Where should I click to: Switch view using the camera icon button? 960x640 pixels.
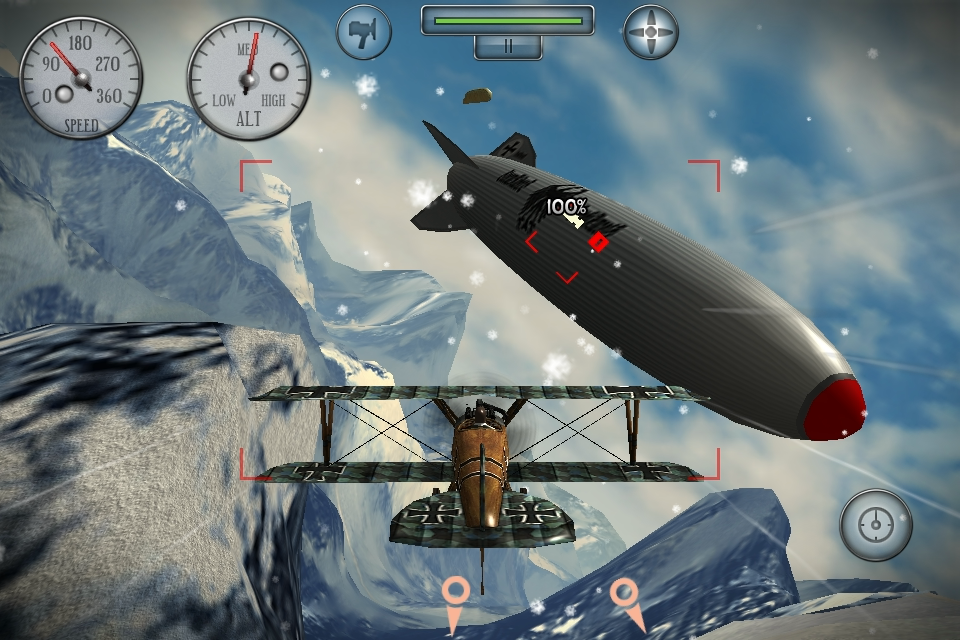tap(364, 32)
